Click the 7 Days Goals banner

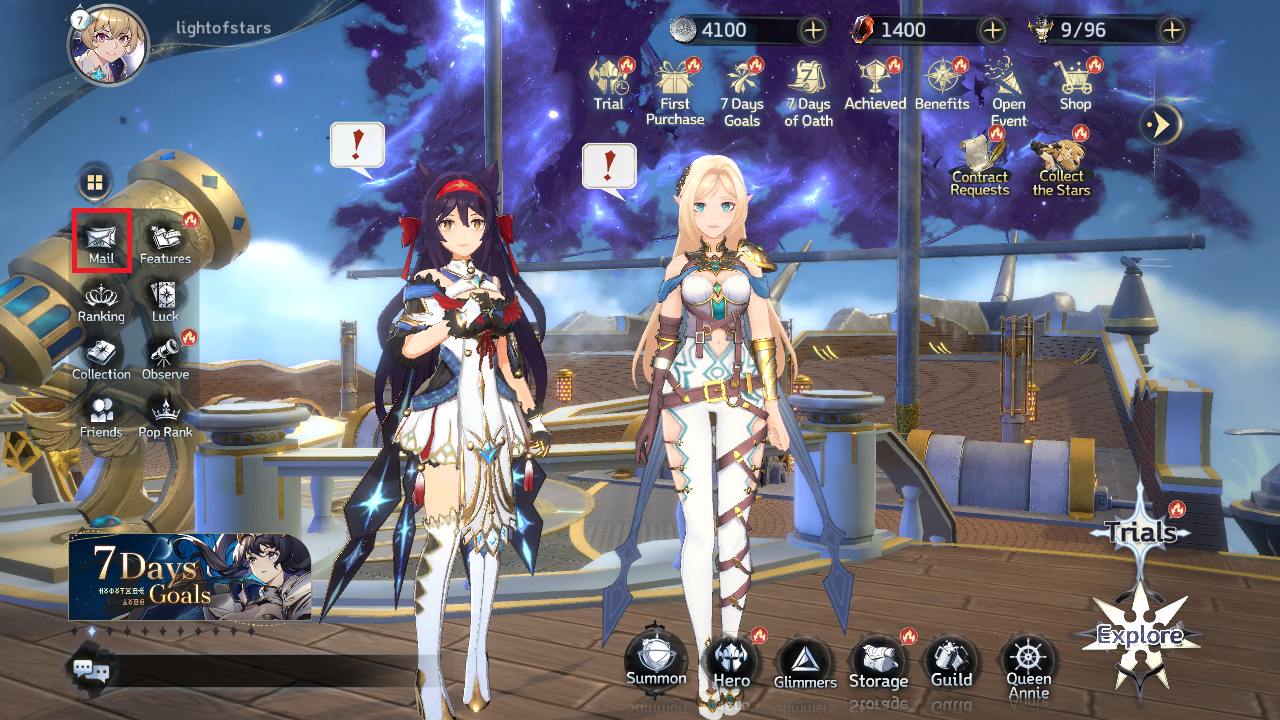pyautogui.click(x=190, y=577)
